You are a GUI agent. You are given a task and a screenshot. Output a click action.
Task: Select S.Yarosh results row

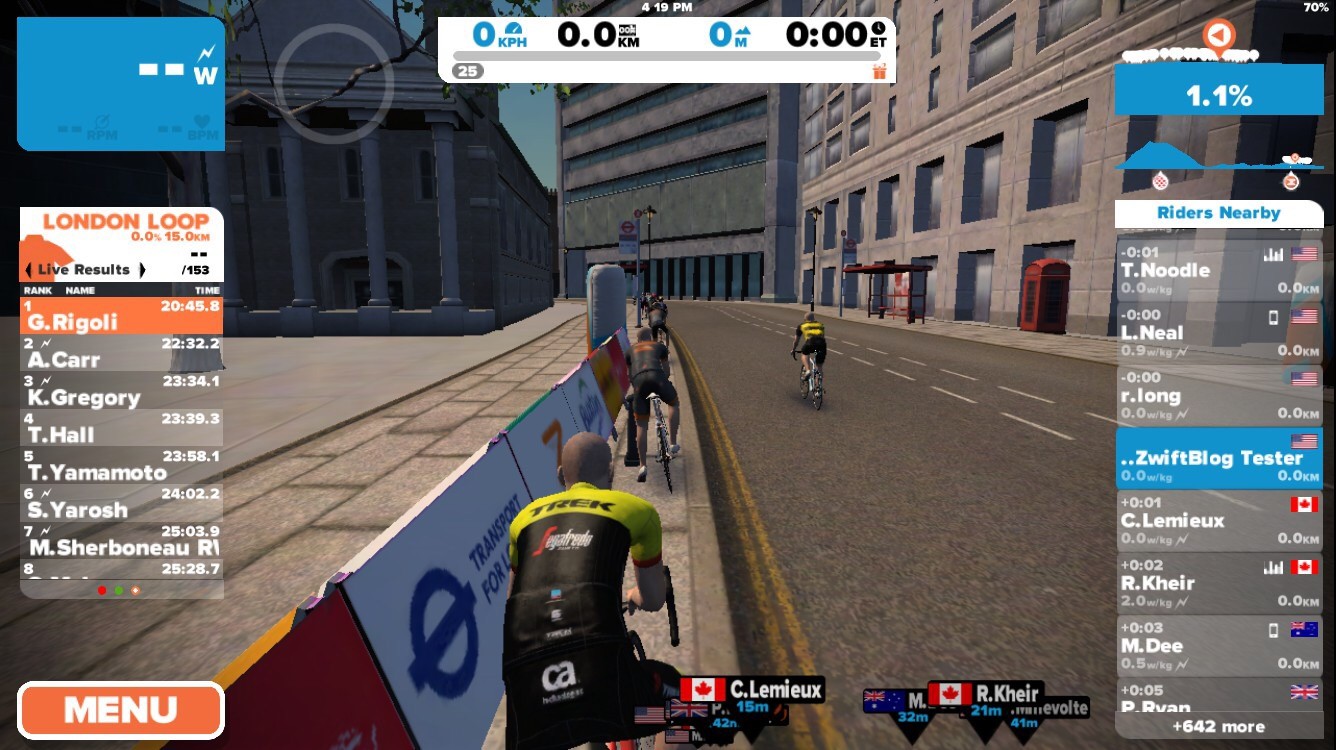[x=121, y=502]
